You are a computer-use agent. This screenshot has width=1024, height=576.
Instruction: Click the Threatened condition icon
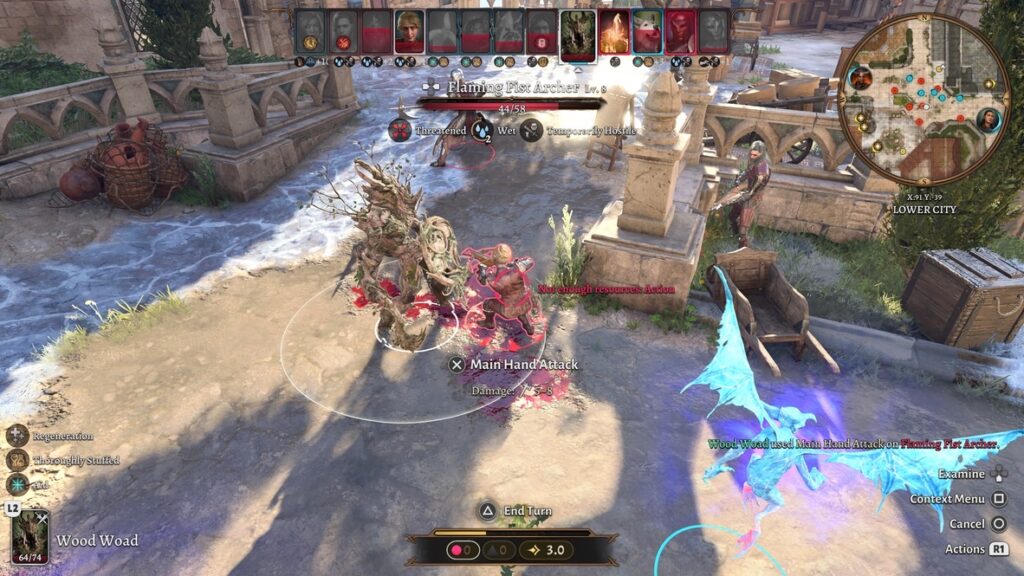400,130
